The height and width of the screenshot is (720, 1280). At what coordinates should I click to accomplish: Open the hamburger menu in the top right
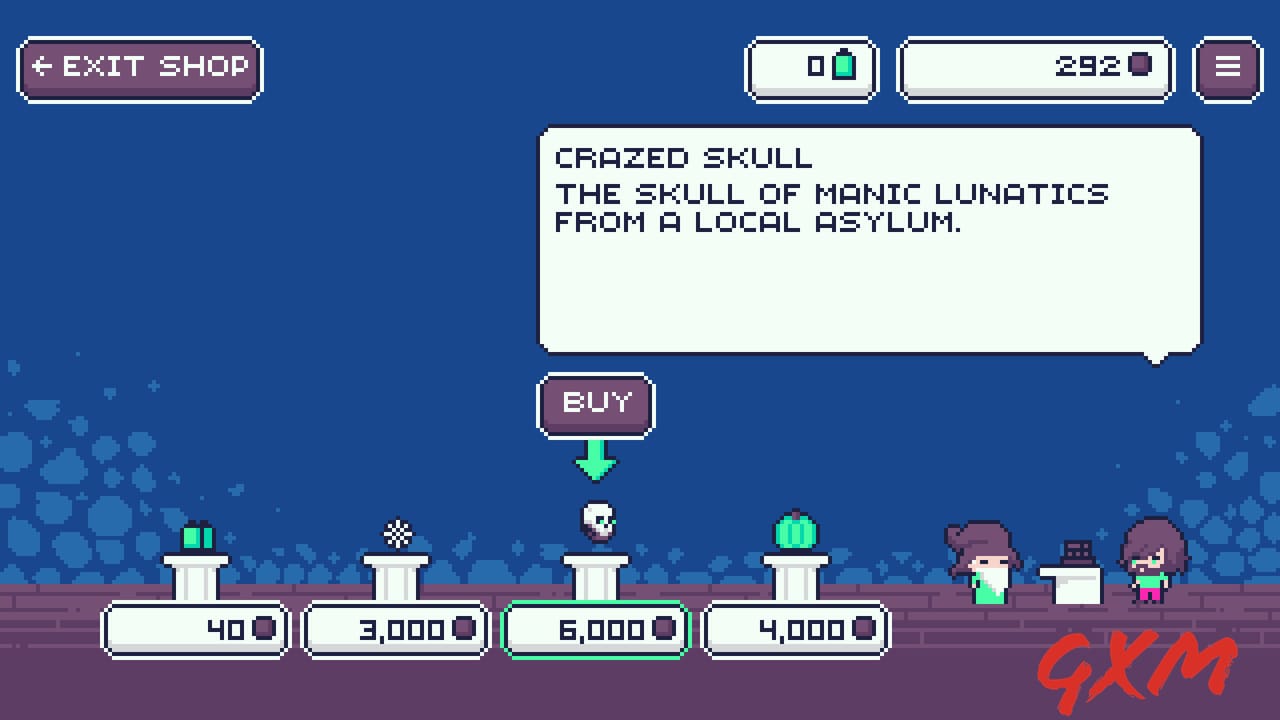tap(1227, 67)
